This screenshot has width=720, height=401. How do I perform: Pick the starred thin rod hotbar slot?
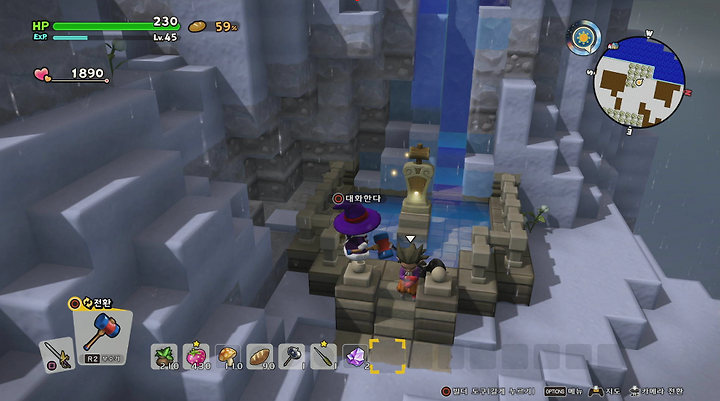pos(323,356)
